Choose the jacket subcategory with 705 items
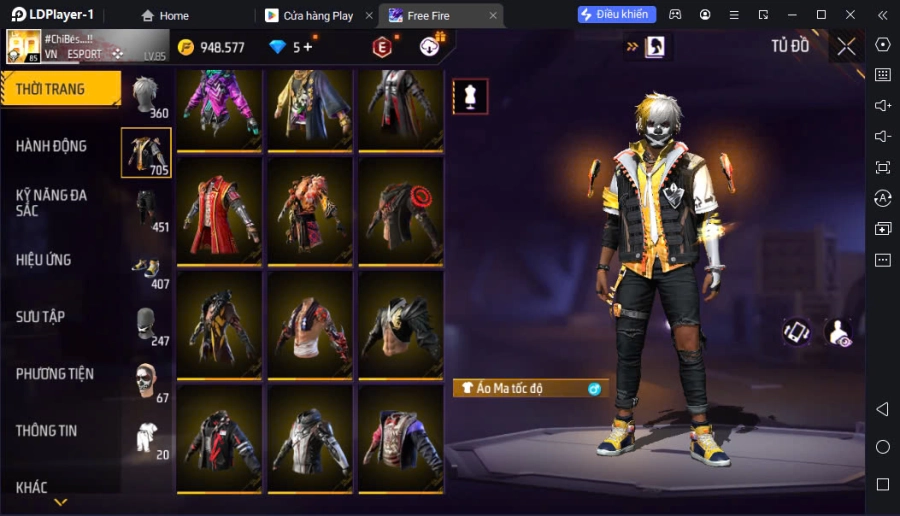Image resolution: width=900 pixels, height=516 pixels. pos(146,153)
